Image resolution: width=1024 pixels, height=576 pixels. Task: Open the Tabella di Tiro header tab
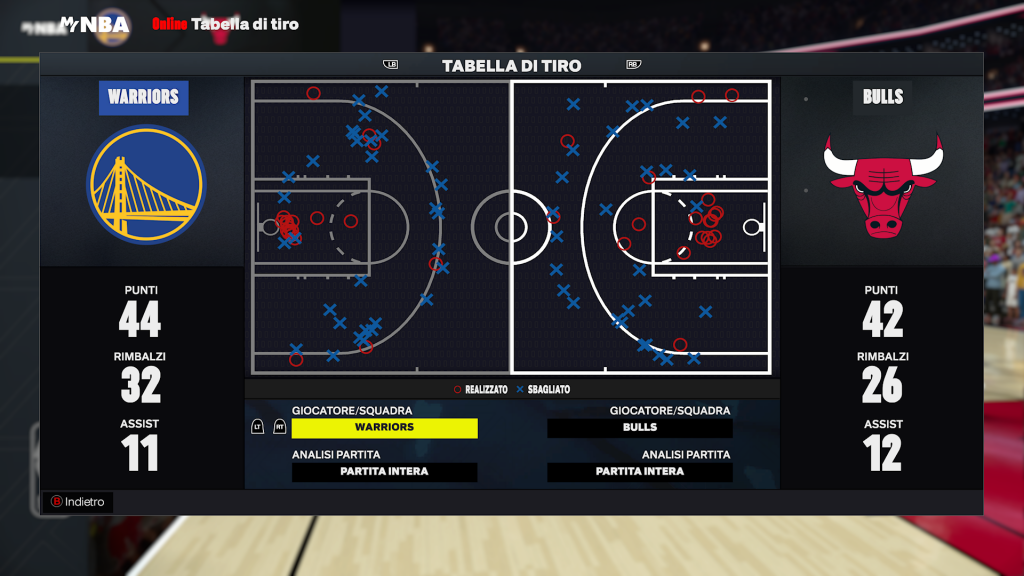coord(511,66)
